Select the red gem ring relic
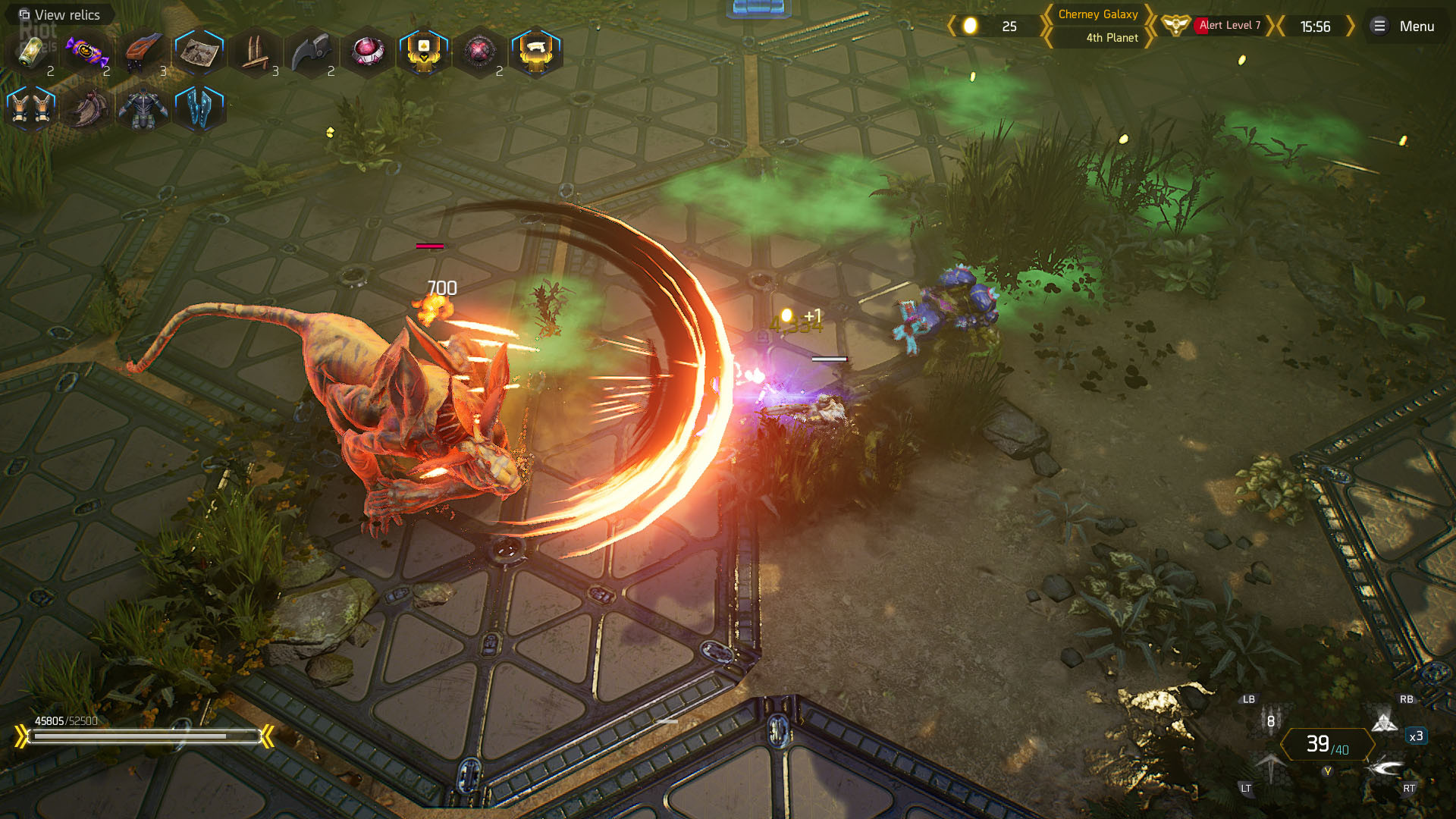 pos(367,52)
